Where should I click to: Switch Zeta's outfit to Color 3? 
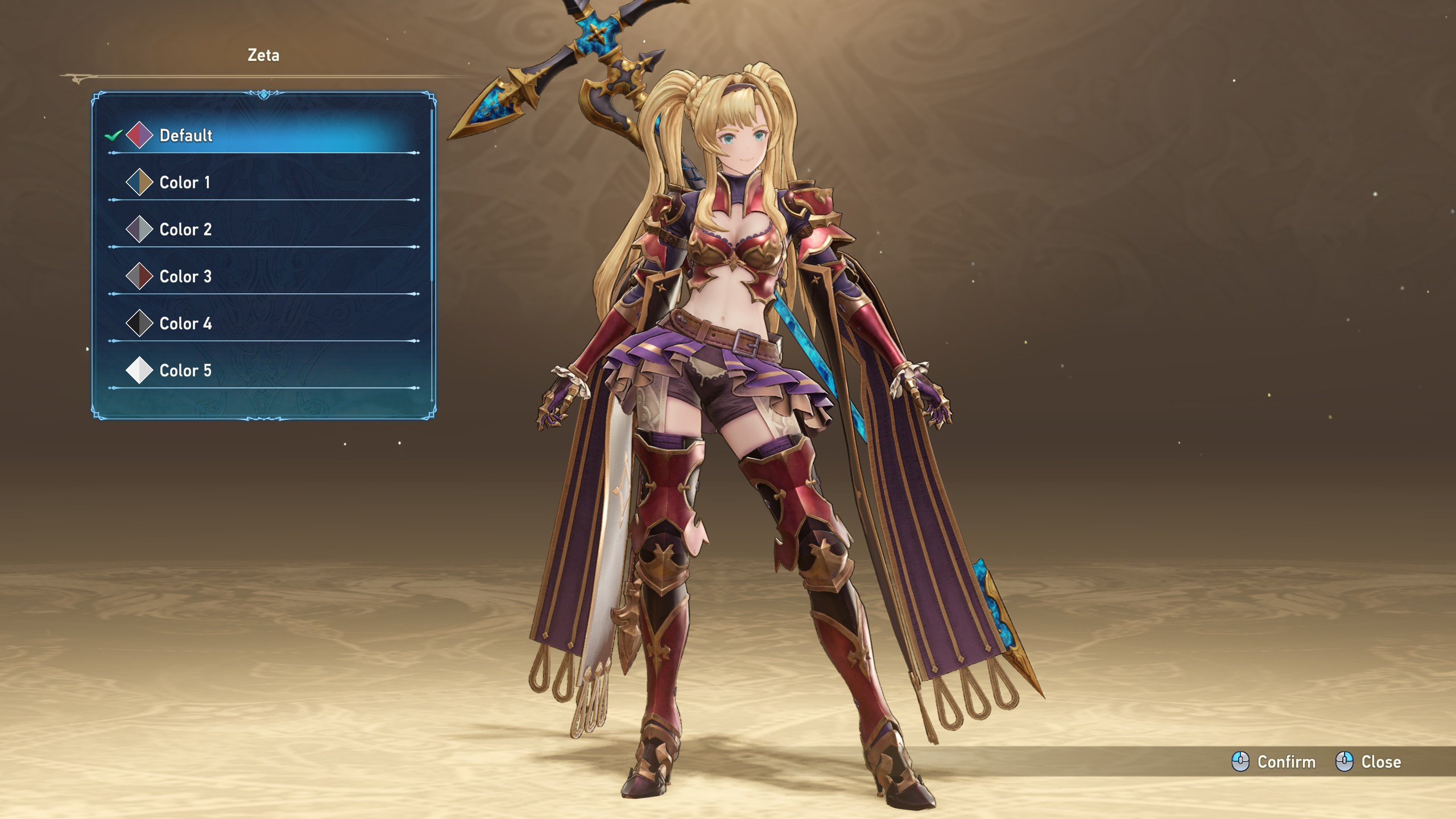pyautogui.click(x=185, y=277)
